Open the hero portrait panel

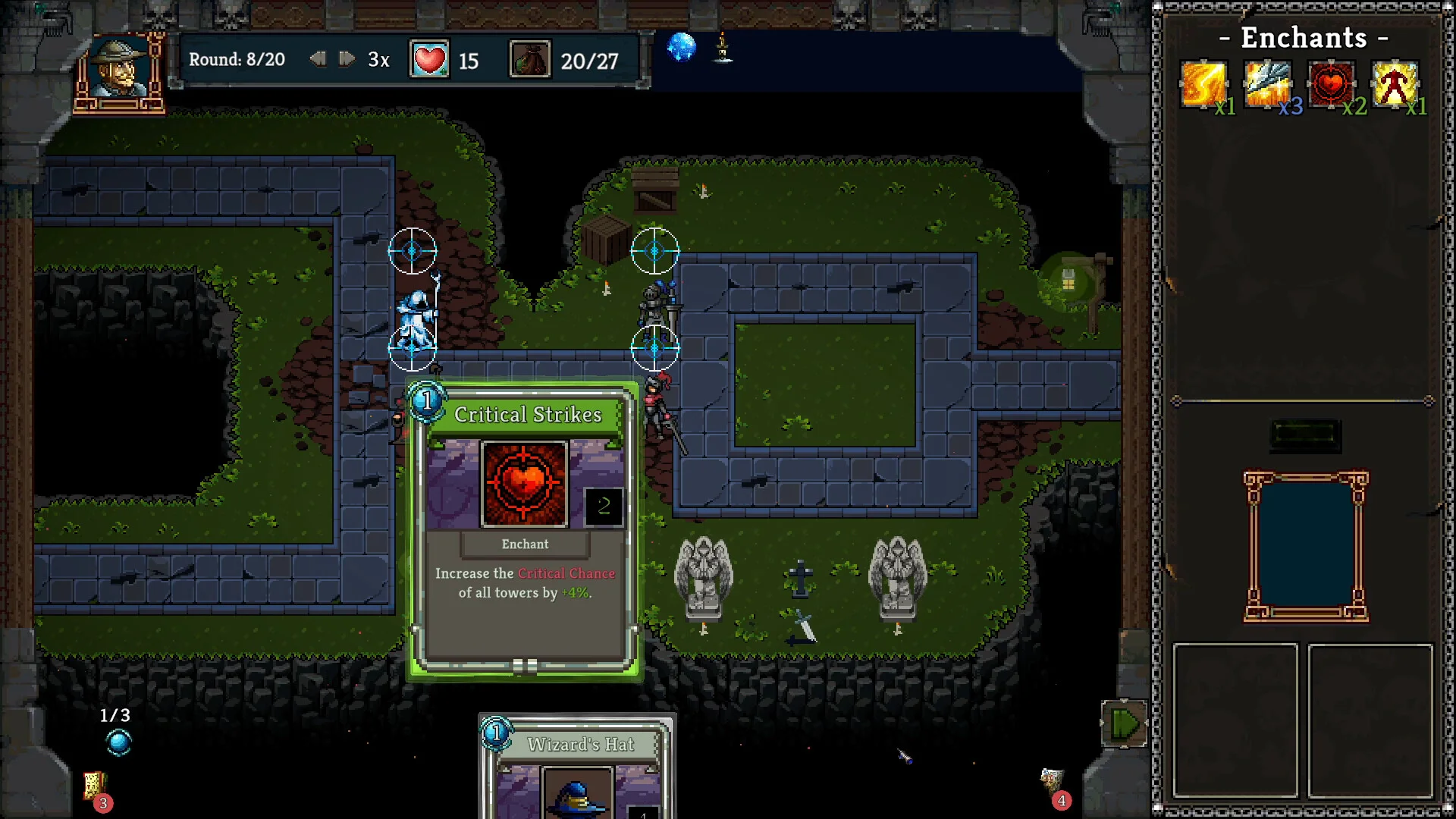(x=121, y=72)
